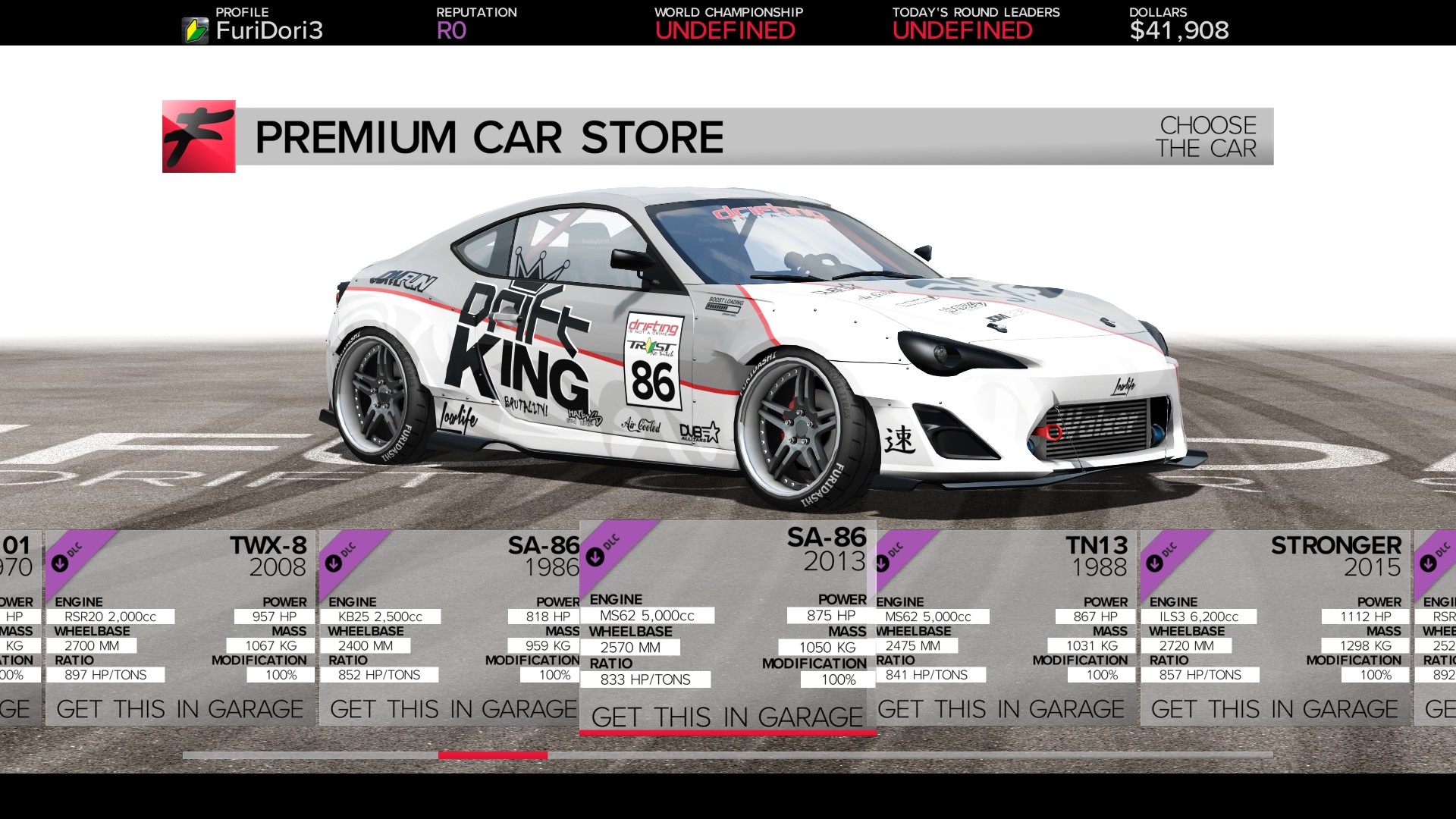
Task: Click the DLC download icon on STRONGER card
Action: coord(1153,565)
